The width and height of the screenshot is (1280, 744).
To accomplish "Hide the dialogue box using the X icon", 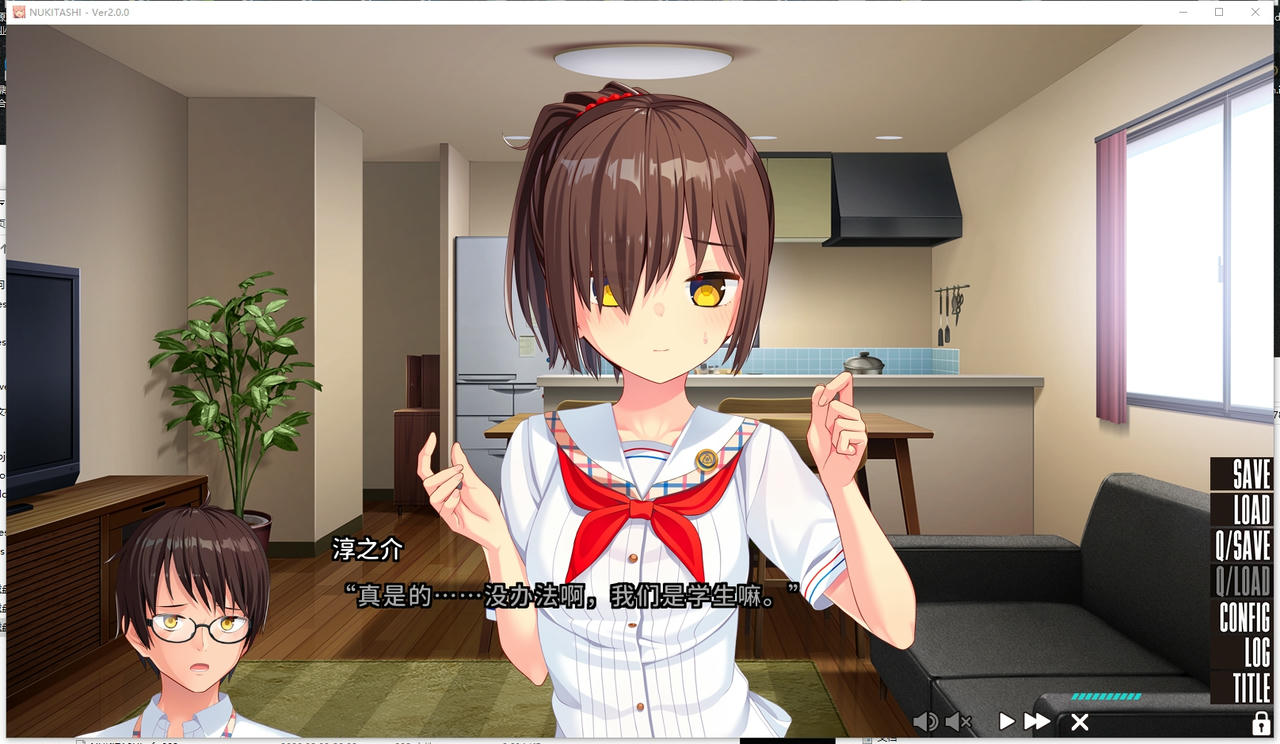I will point(1079,721).
